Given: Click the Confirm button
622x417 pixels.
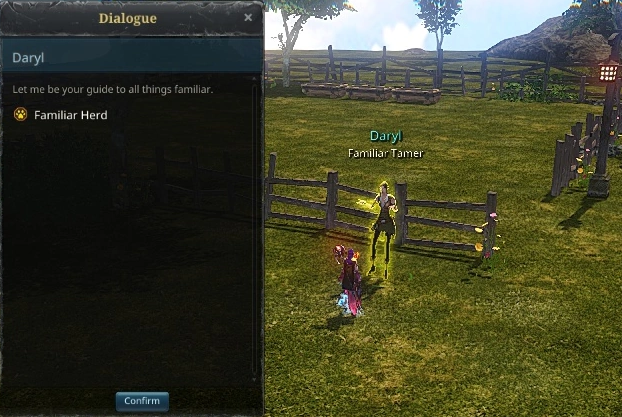Looking at the screenshot, I should point(142,401).
